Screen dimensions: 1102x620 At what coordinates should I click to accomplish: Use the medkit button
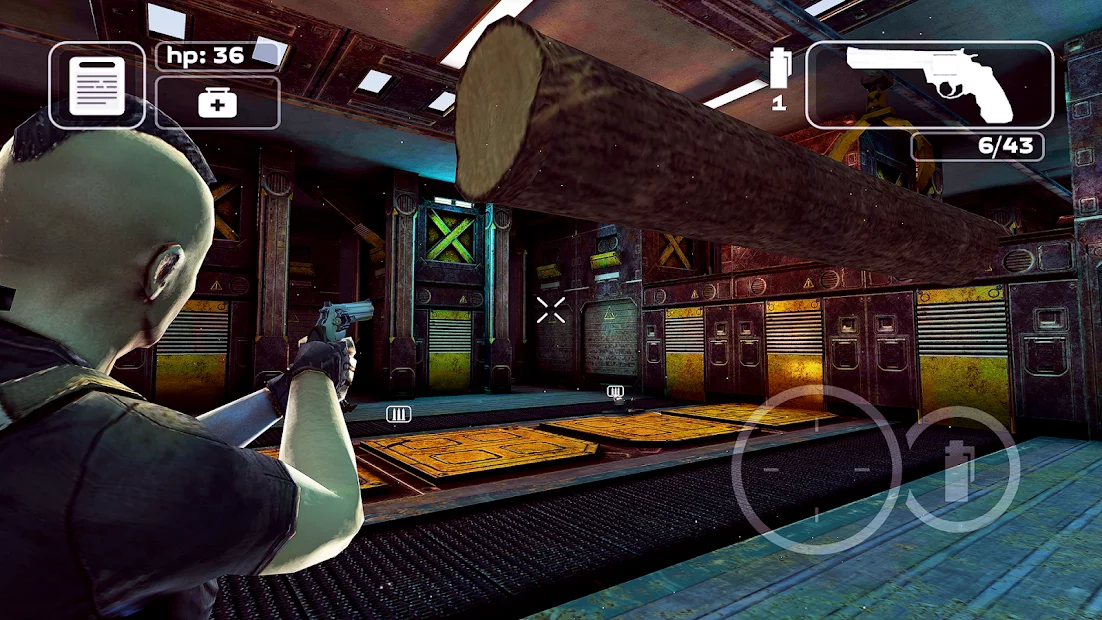pyautogui.click(x=217, y=103)
